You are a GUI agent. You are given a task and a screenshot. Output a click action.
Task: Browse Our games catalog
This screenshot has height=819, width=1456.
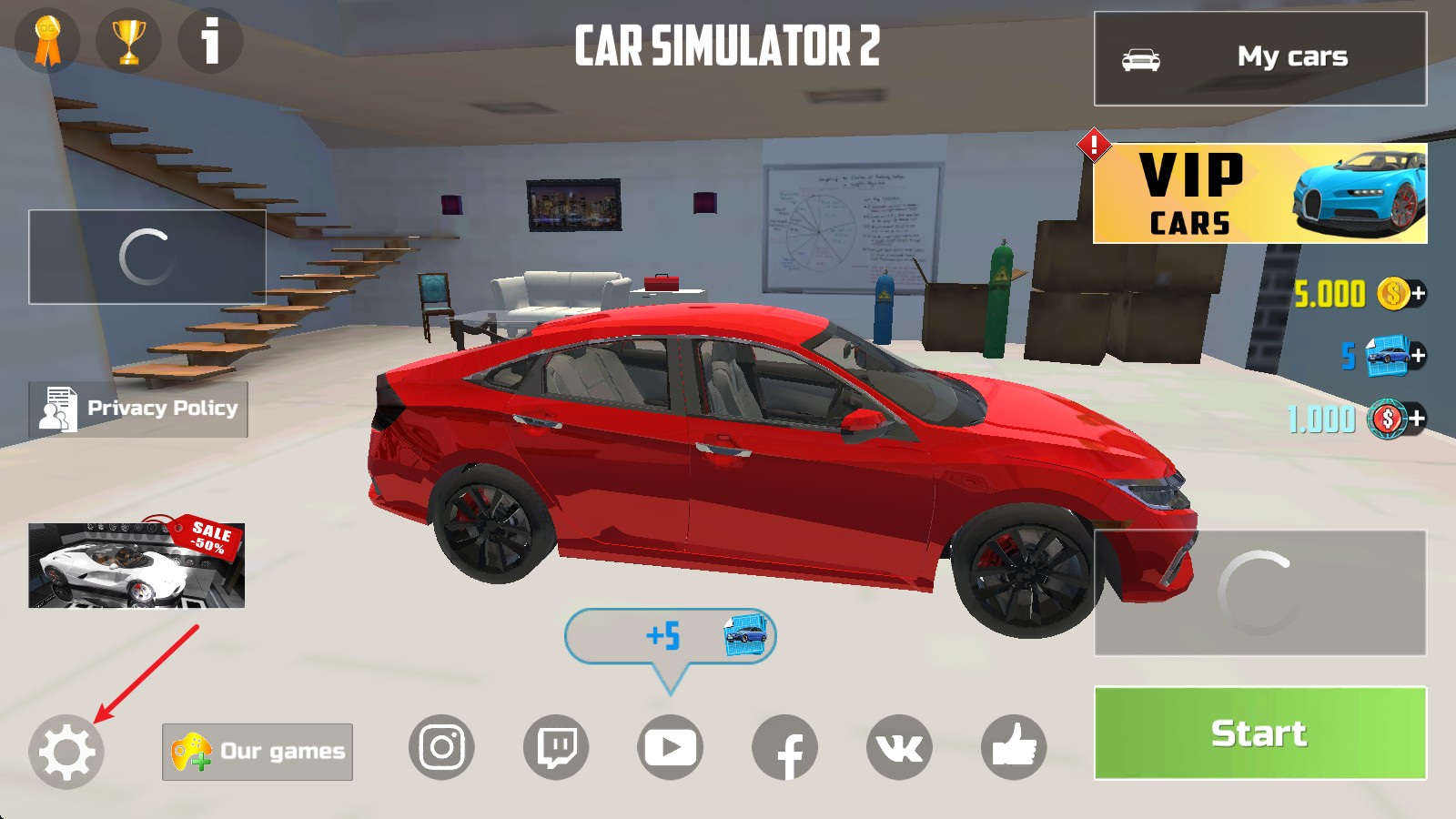click(x=257, y=751)
